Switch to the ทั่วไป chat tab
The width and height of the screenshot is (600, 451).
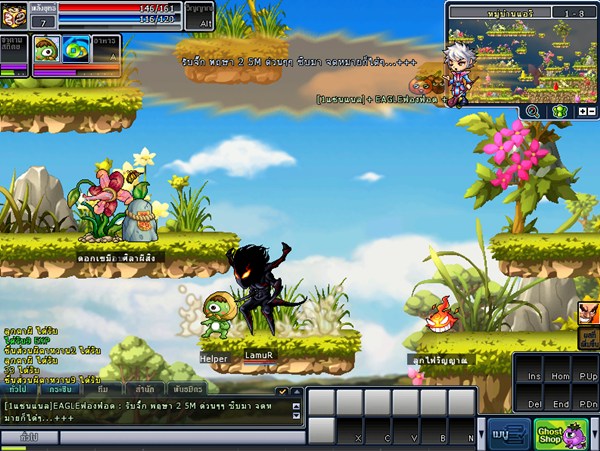pyautogui.click(x=18, y=389)
